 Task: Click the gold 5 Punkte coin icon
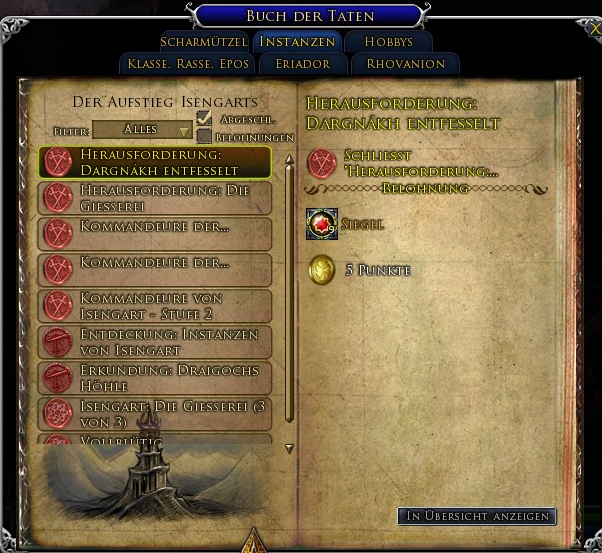pos(322,270)
